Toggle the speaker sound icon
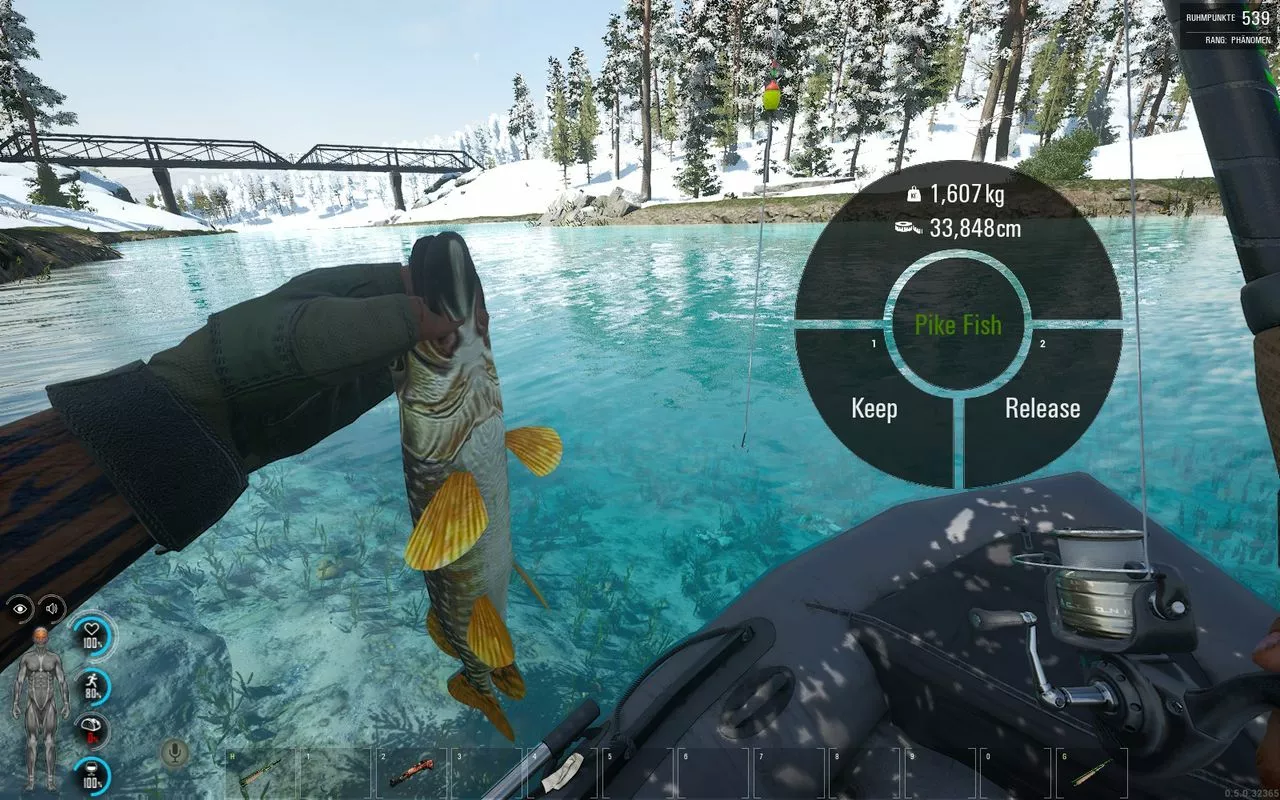Viewport: 1280px width, 800px height. tap(51, 608)
